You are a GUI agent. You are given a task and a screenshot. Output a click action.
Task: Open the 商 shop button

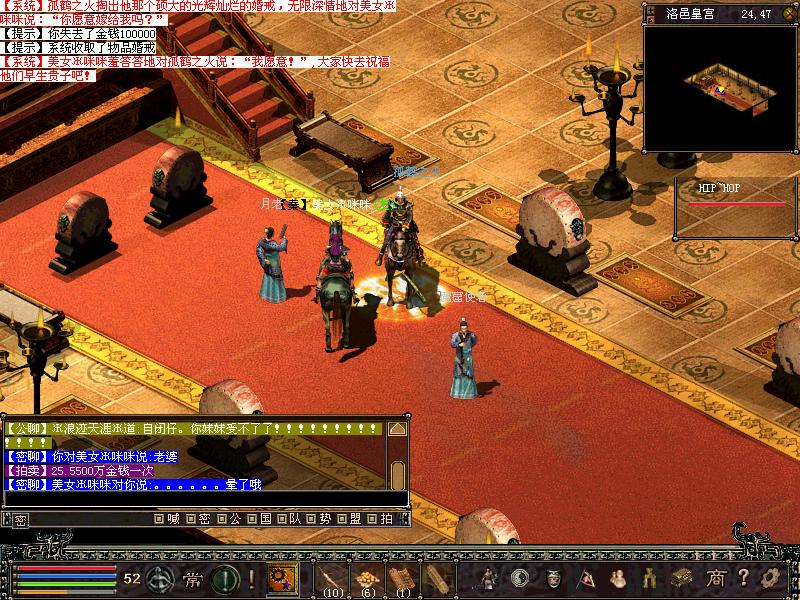[x=715, y=577]
